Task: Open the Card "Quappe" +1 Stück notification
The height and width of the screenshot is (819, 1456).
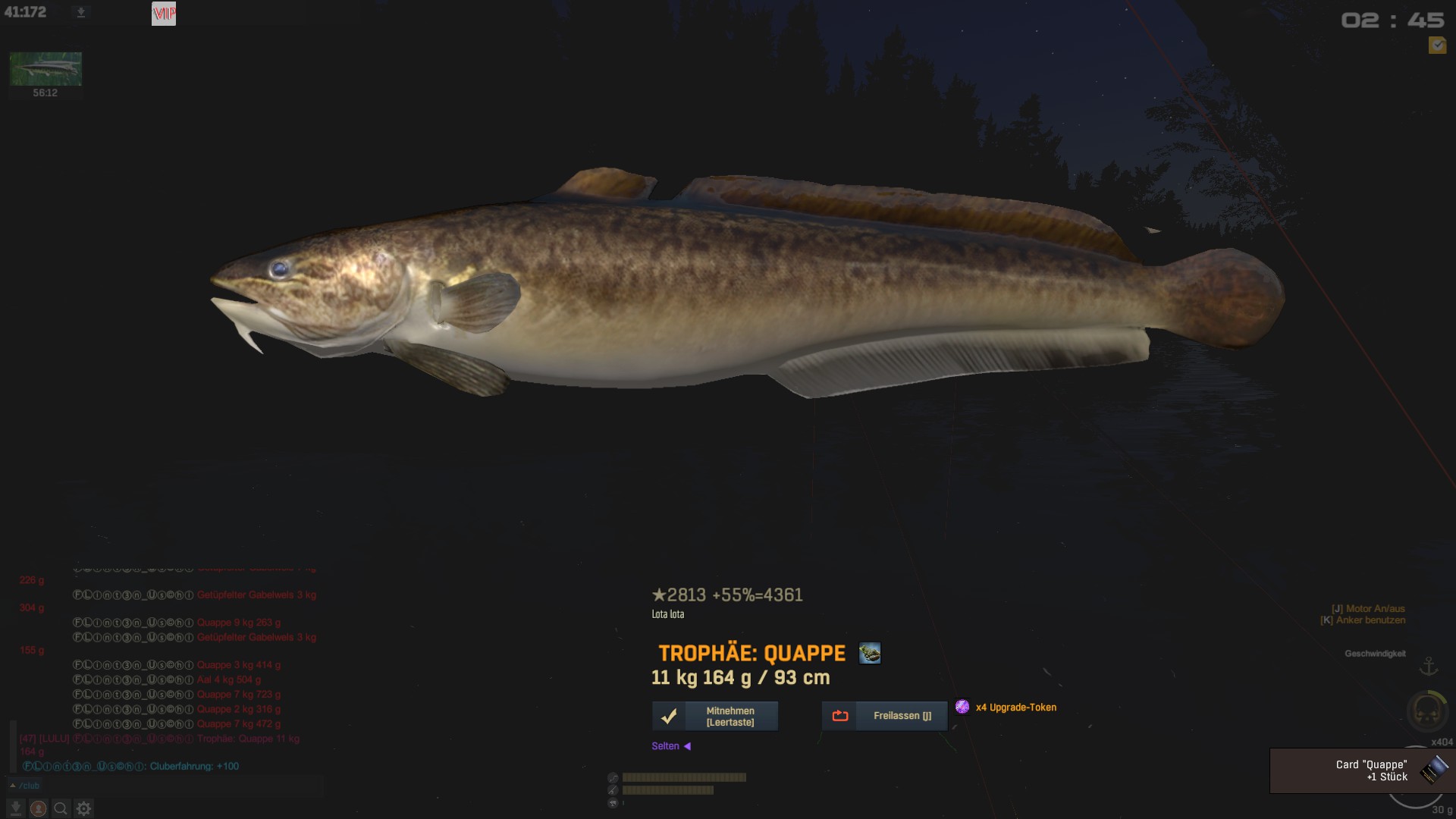Action: point(1362,770)
